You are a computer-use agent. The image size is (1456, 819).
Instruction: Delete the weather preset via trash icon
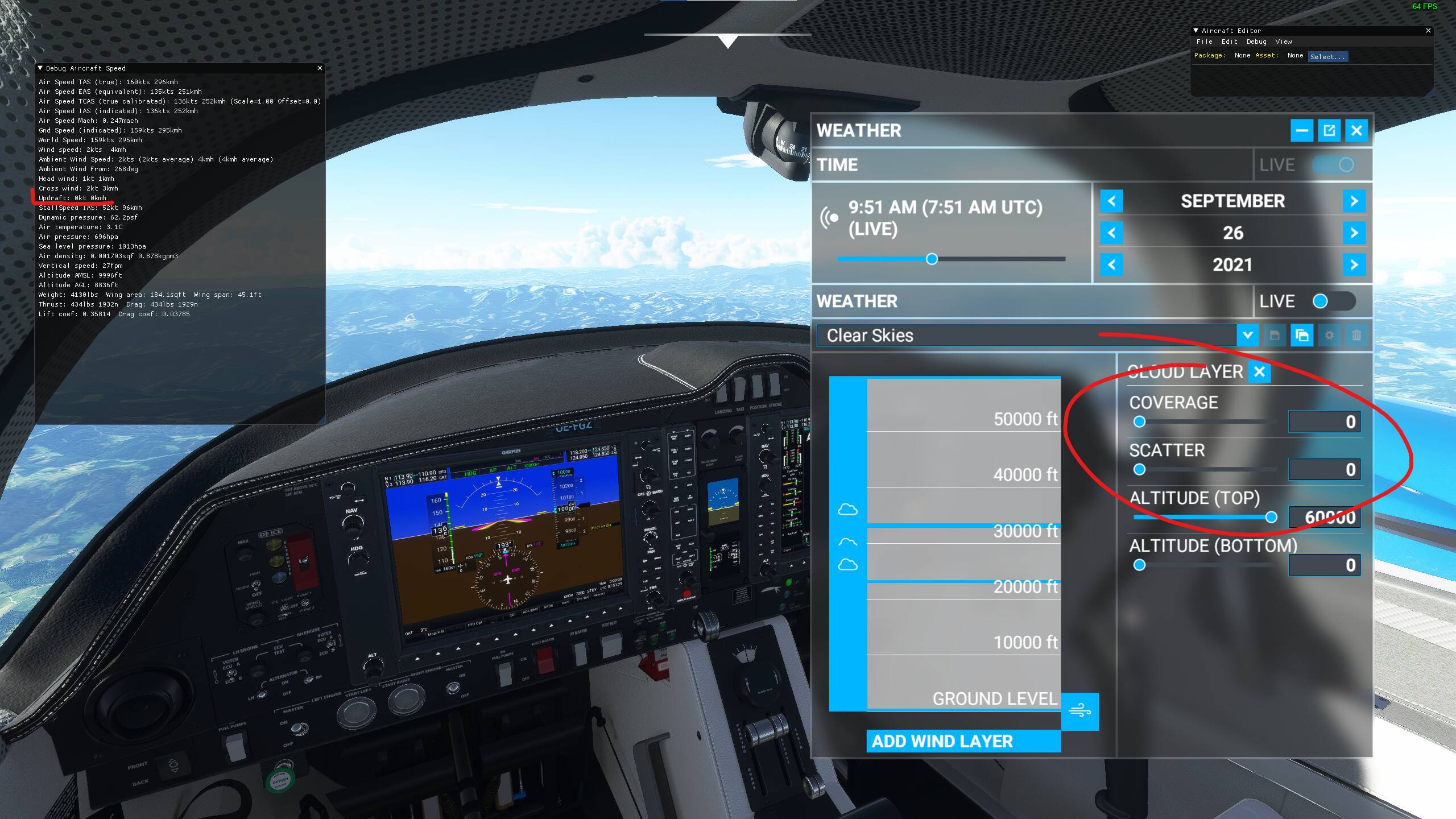1358,336
